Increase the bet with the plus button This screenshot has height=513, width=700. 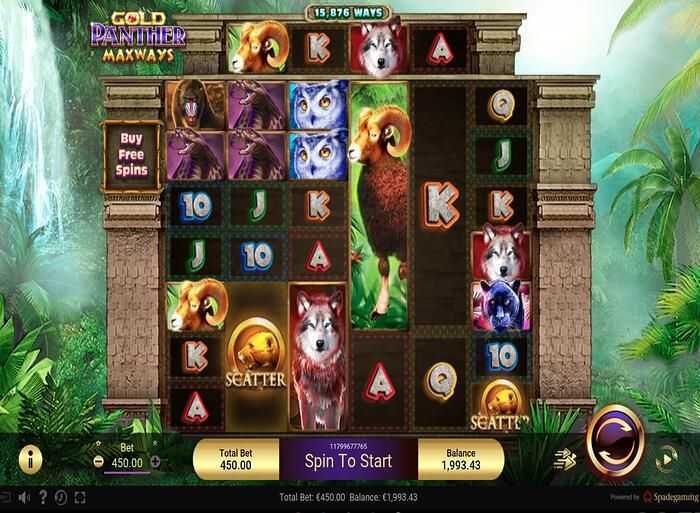click(155, 462)
